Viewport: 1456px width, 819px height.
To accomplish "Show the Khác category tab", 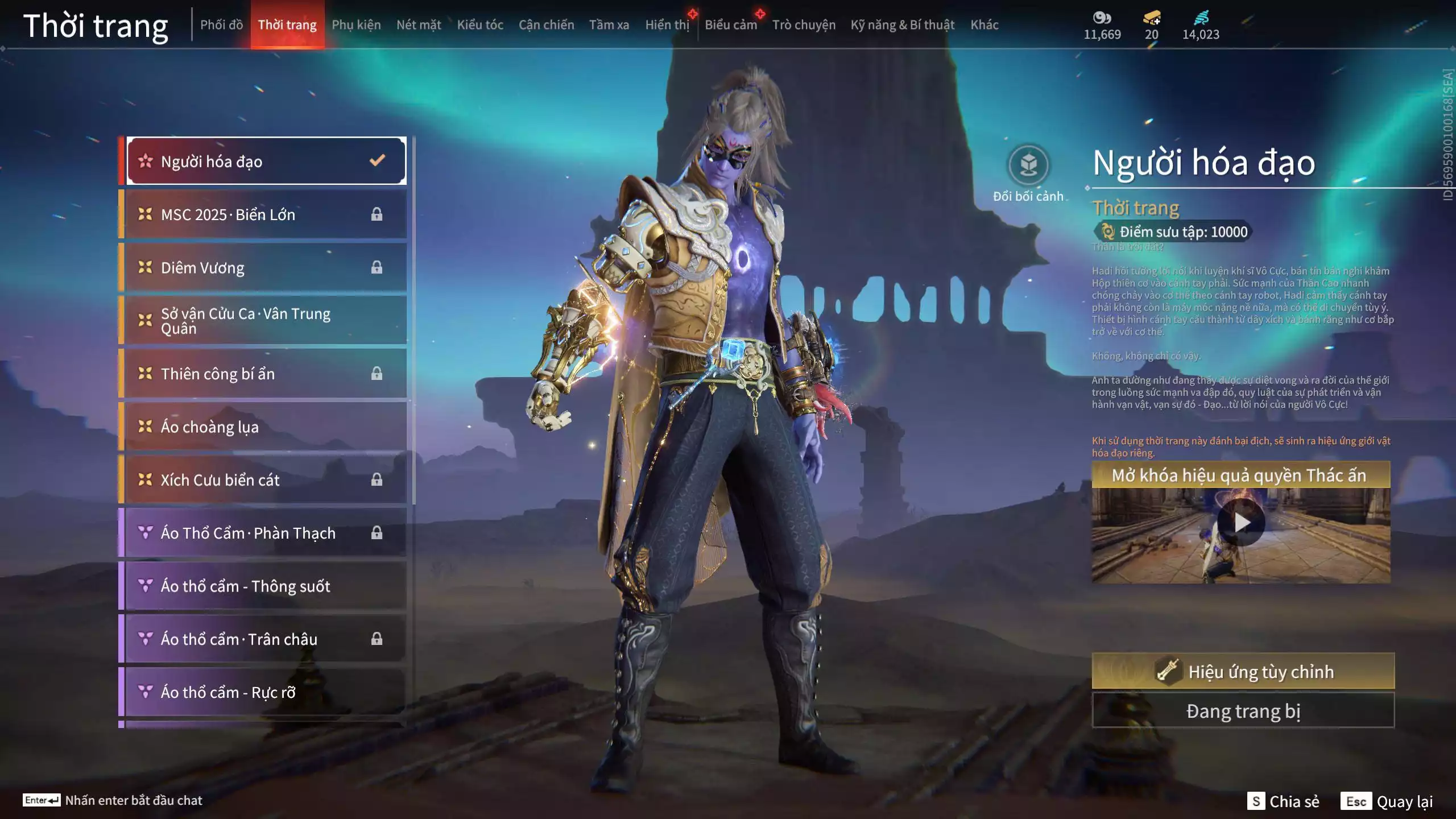I will [x=984, y=25].
